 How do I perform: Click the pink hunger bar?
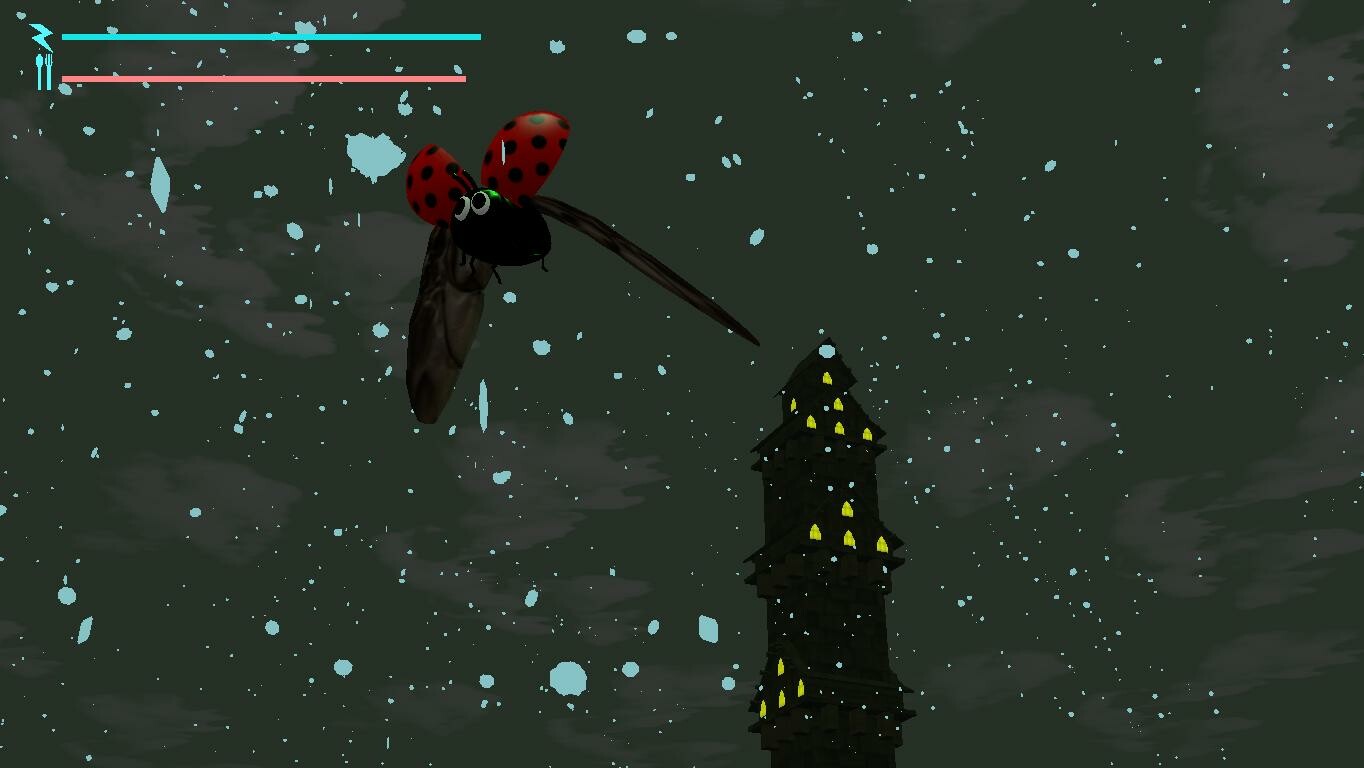[x=265, y=76]
